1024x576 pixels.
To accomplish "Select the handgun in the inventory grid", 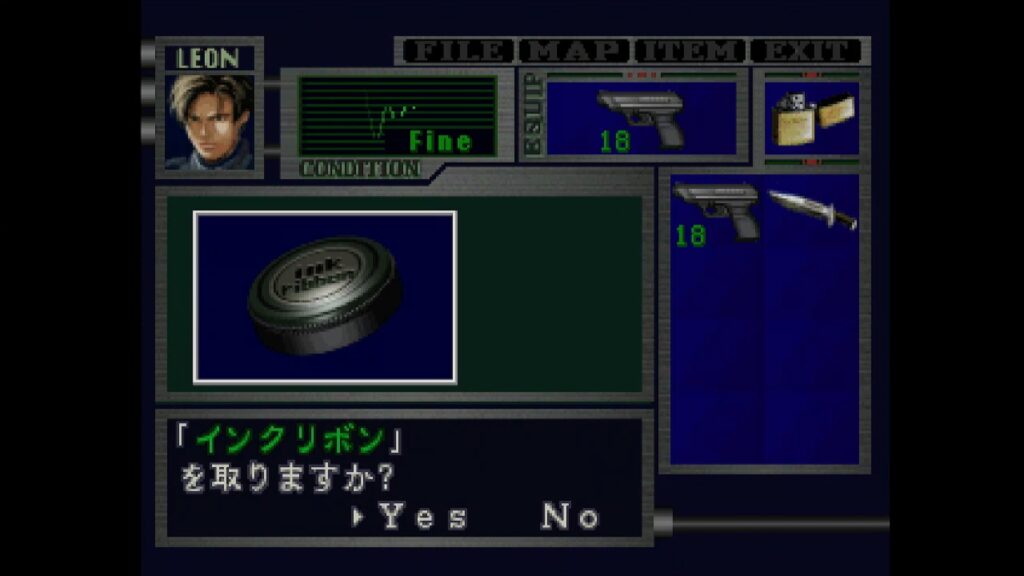I will click(716, 210).
